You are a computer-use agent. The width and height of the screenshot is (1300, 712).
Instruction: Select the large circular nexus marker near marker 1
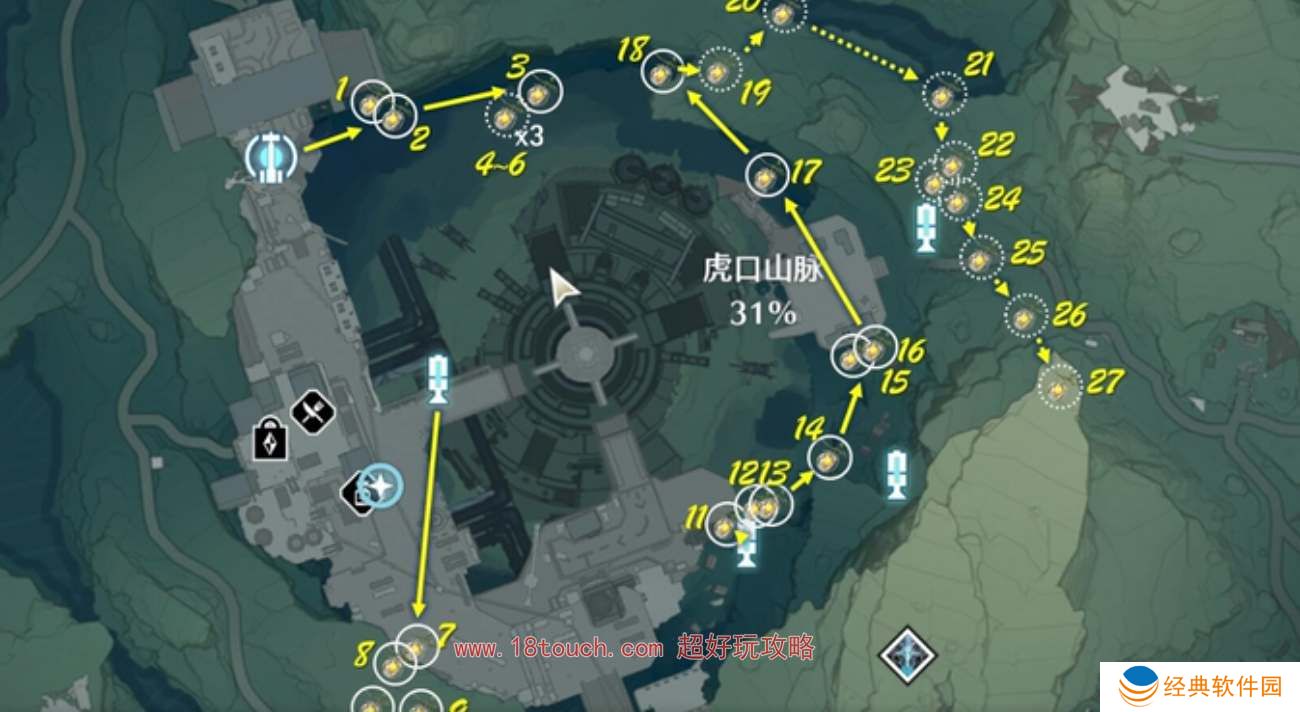click(x=268, y=156)
